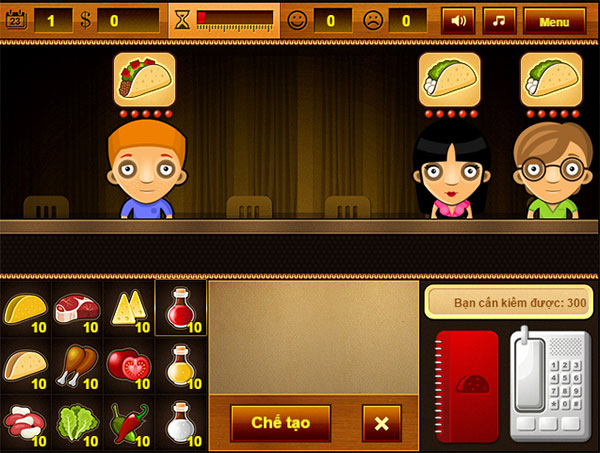Choose the tomato ingredient
Image resolution: width=600 pixels, height=453 pixels.
point(127,363)
